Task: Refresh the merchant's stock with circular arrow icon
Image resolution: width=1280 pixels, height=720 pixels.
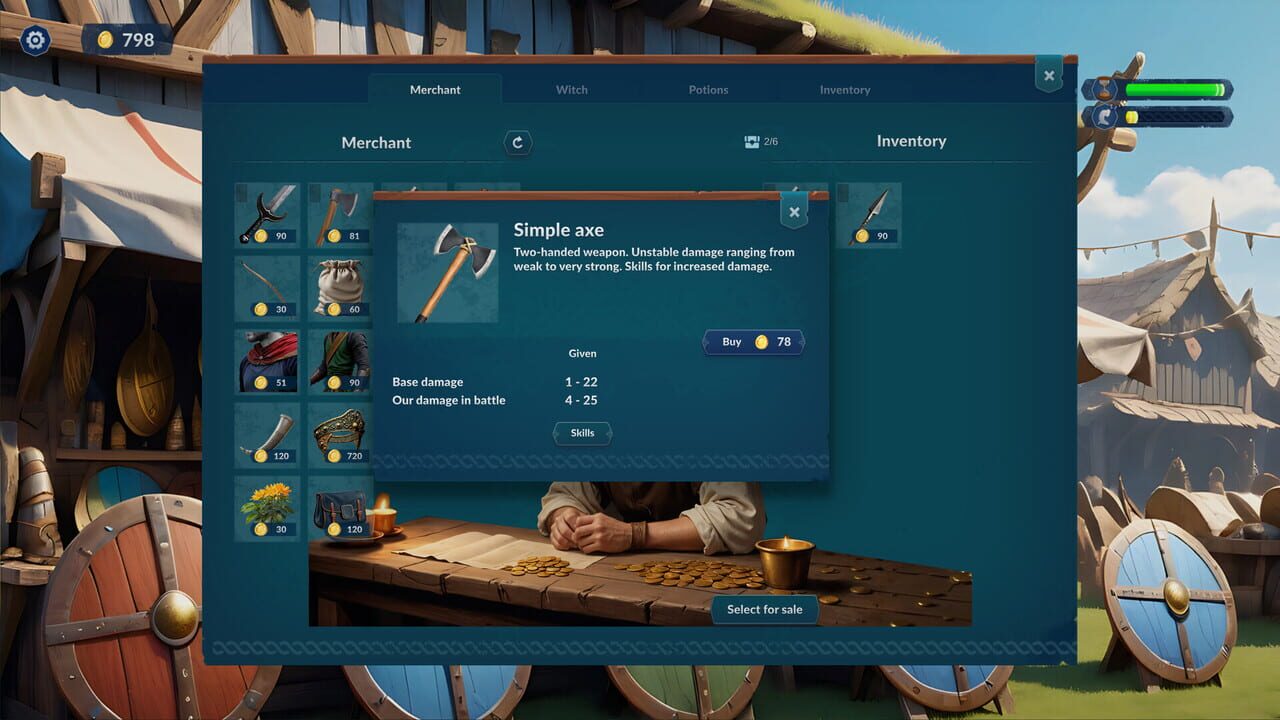Action: 517,142
